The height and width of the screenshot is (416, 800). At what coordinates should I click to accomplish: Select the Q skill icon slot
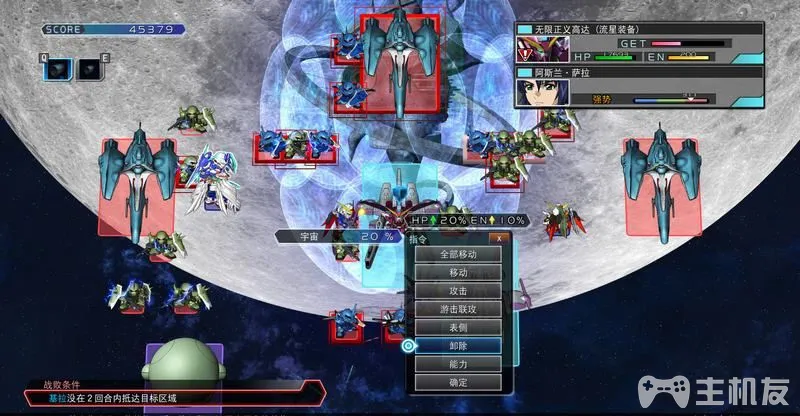(x=58, y=68)
